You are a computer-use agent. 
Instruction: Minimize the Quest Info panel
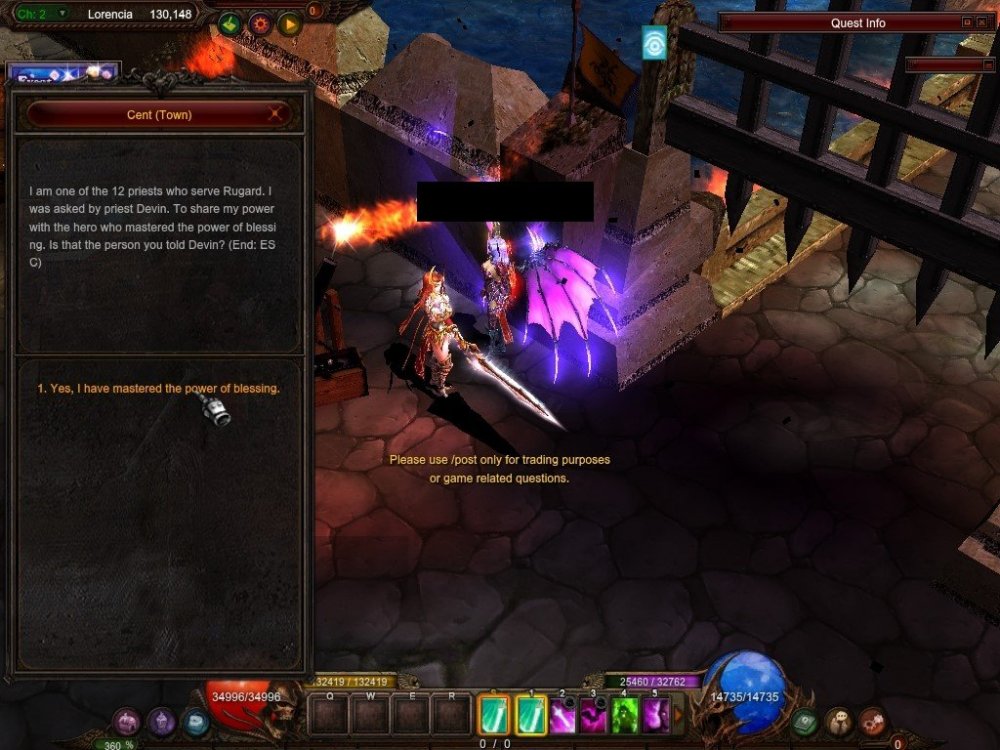[x=967, y=22]
